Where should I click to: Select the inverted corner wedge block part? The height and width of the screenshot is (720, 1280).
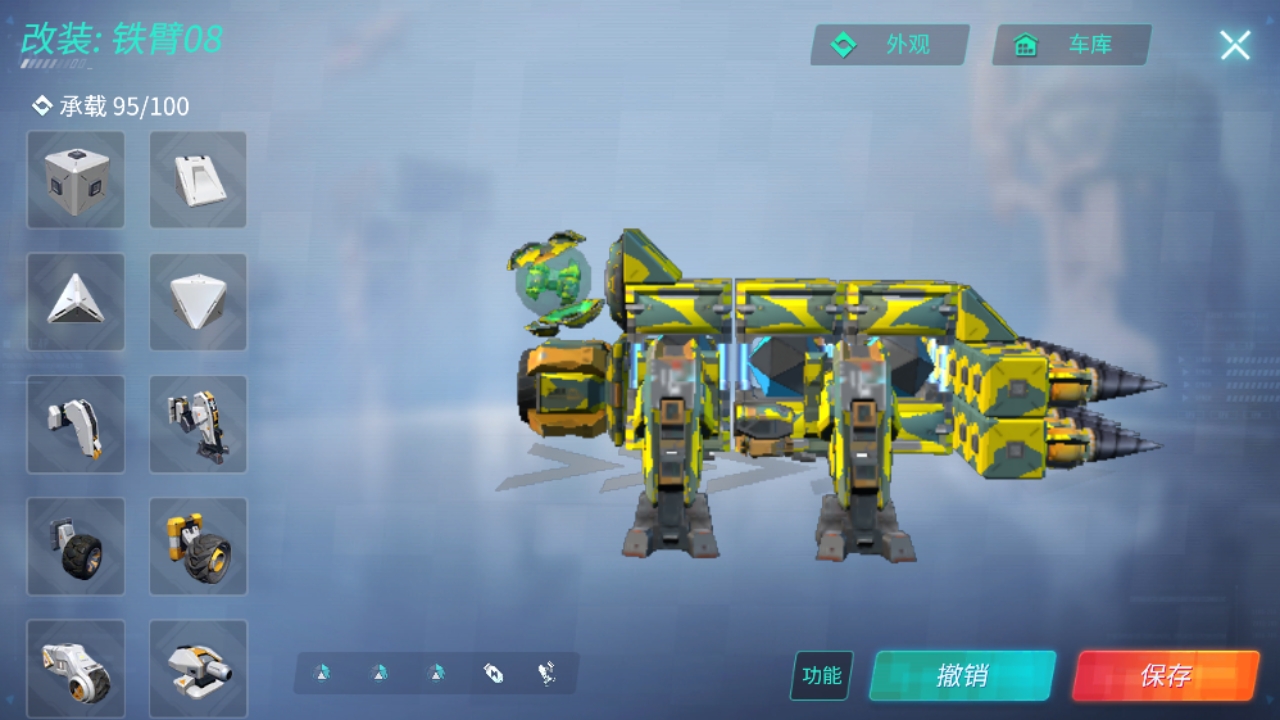[x=198, y=301]
